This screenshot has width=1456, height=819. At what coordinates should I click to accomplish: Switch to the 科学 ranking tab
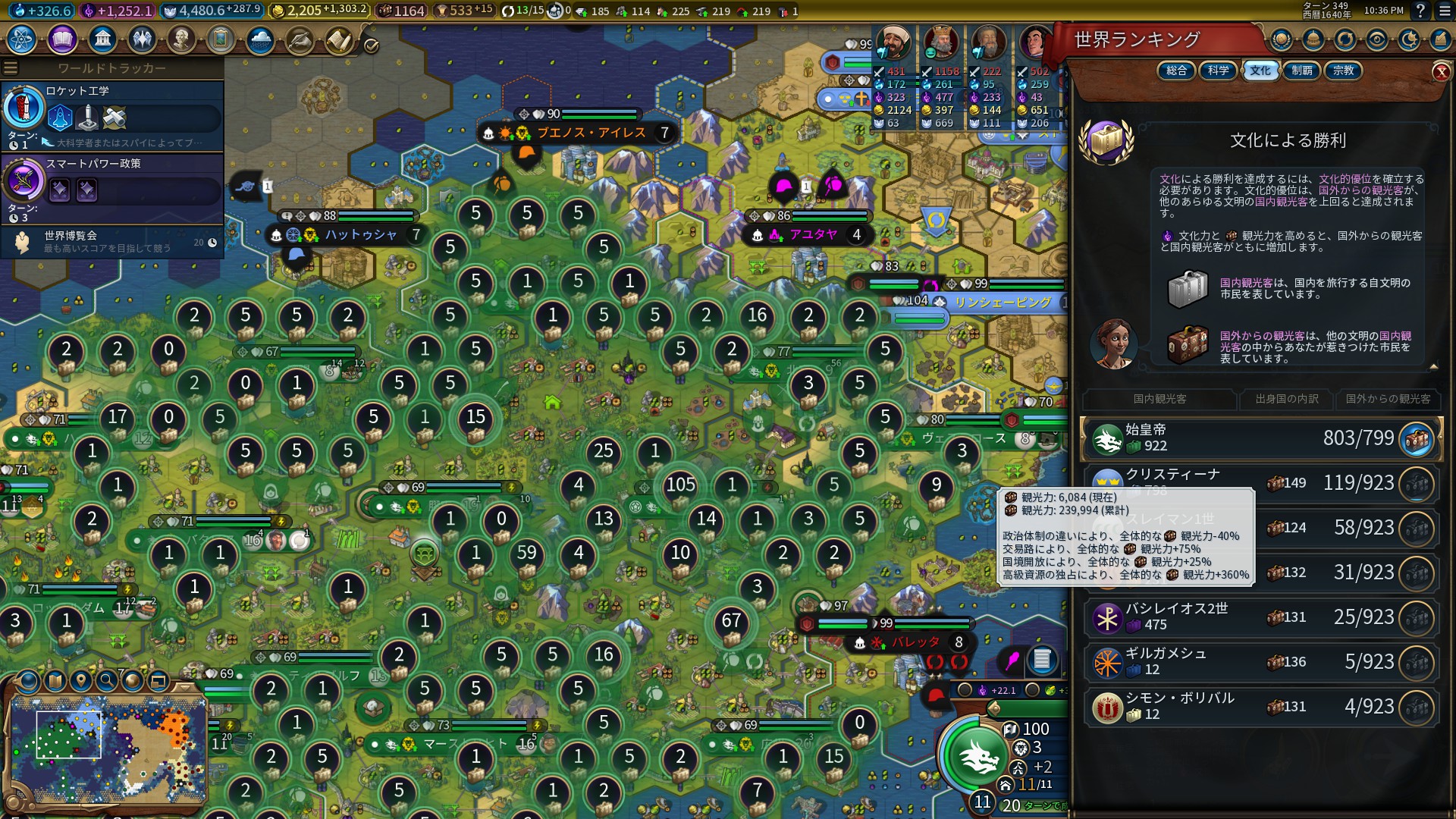[x=1218, y=71]
